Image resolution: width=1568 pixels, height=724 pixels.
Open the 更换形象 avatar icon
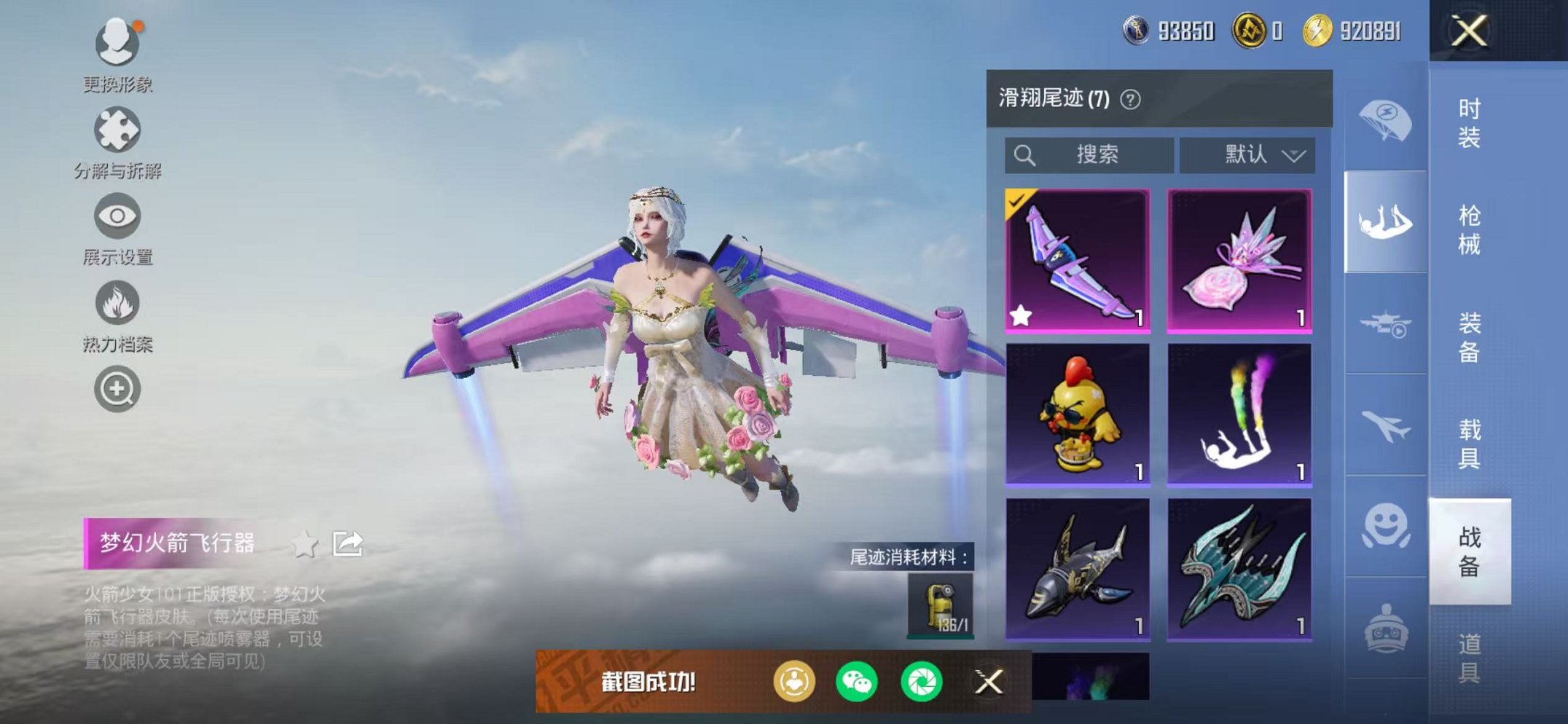point(117,42)
